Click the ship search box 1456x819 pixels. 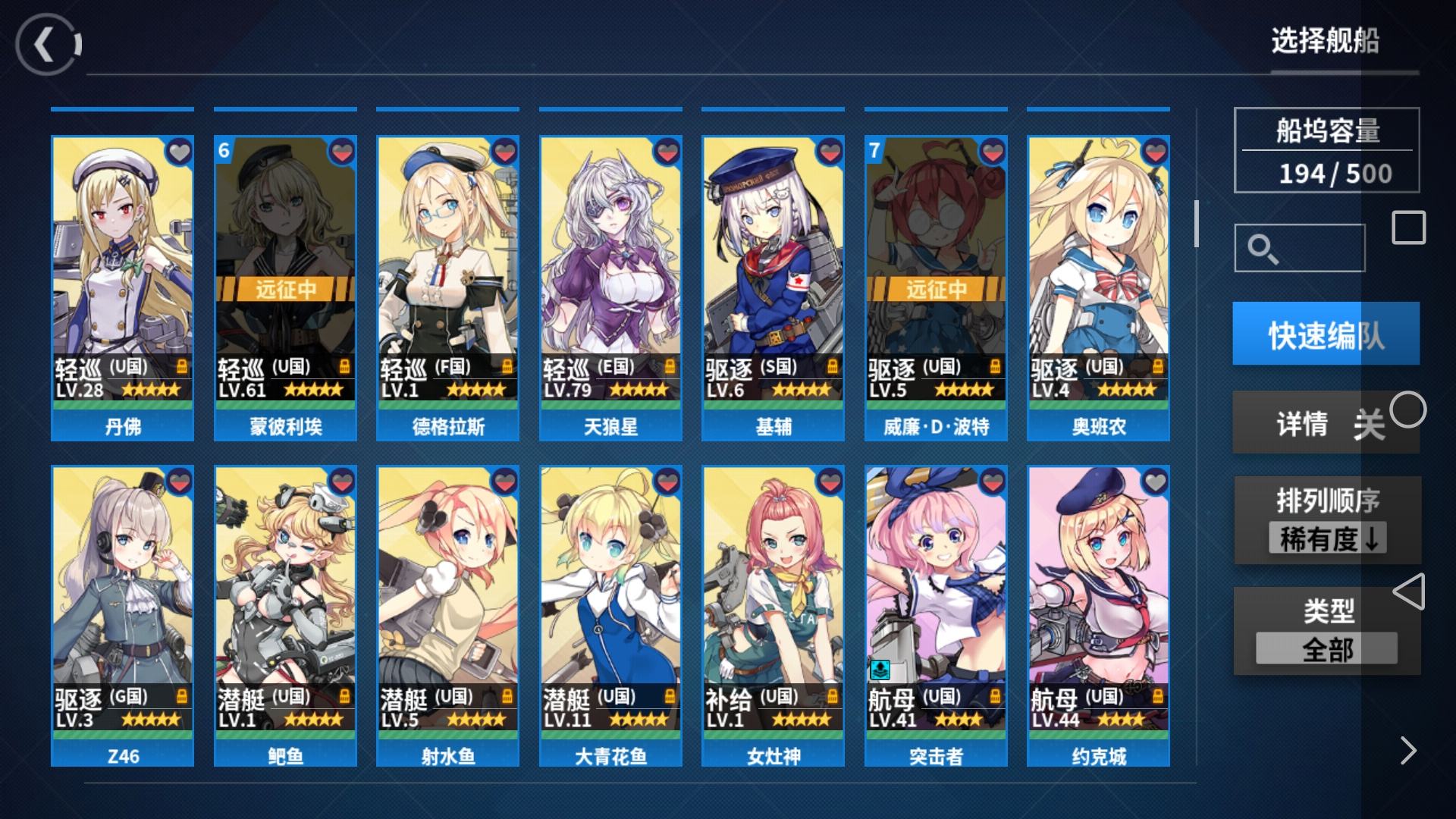click(x=1300, y=248)
